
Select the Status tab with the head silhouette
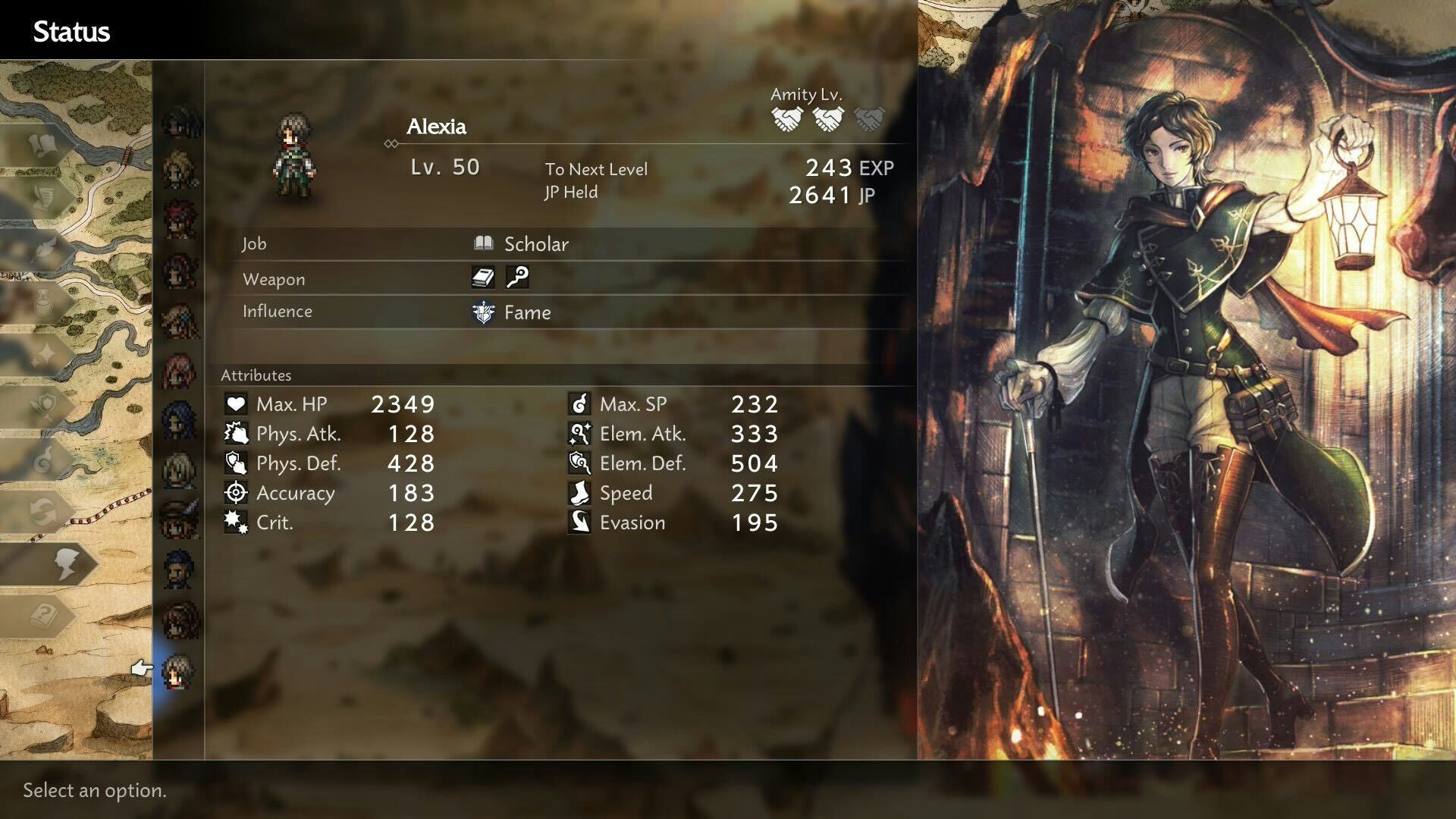click(64, 564)
